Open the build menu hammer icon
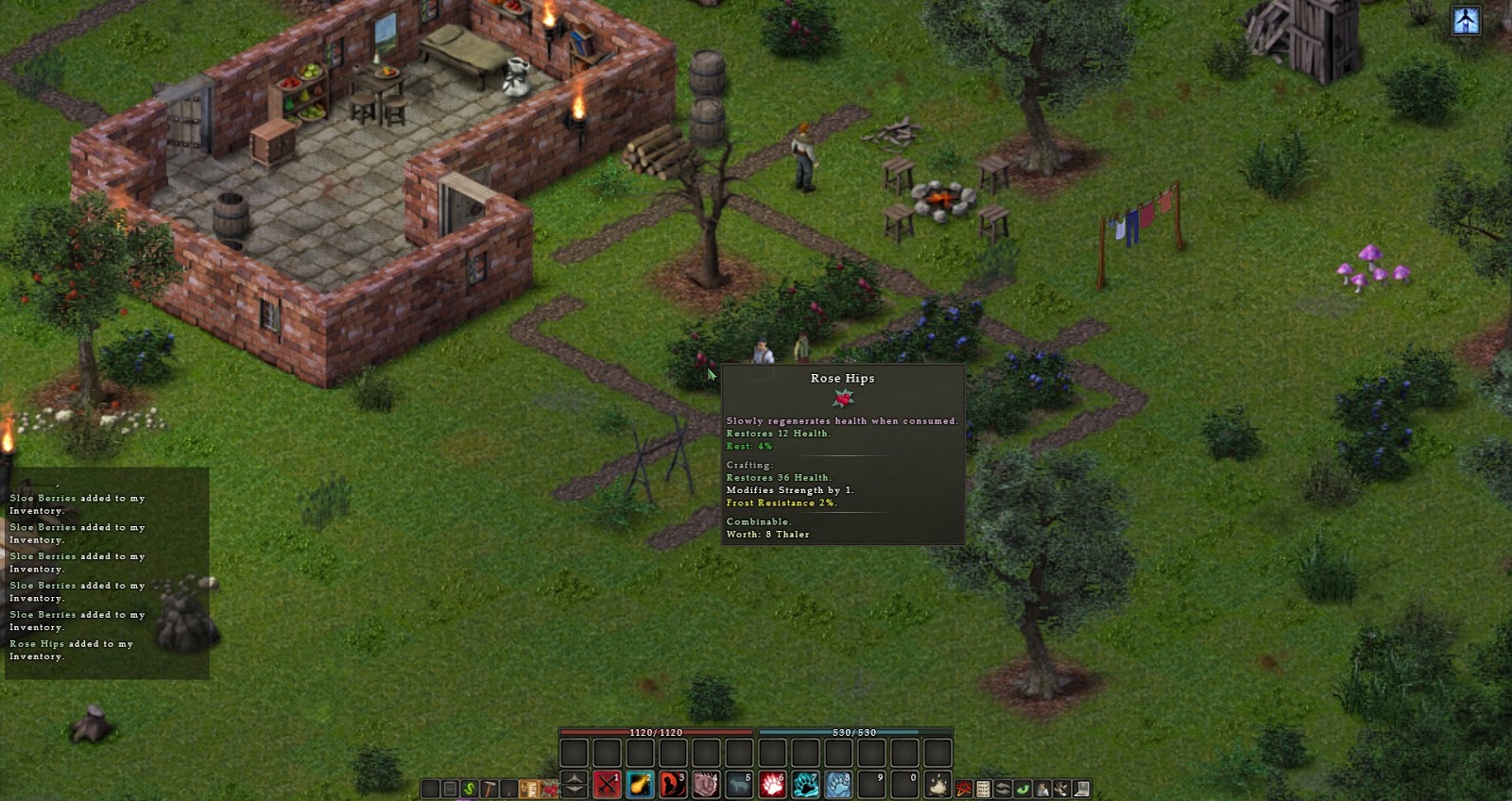This screenshot has width=1512, height=801. point(490,787)
